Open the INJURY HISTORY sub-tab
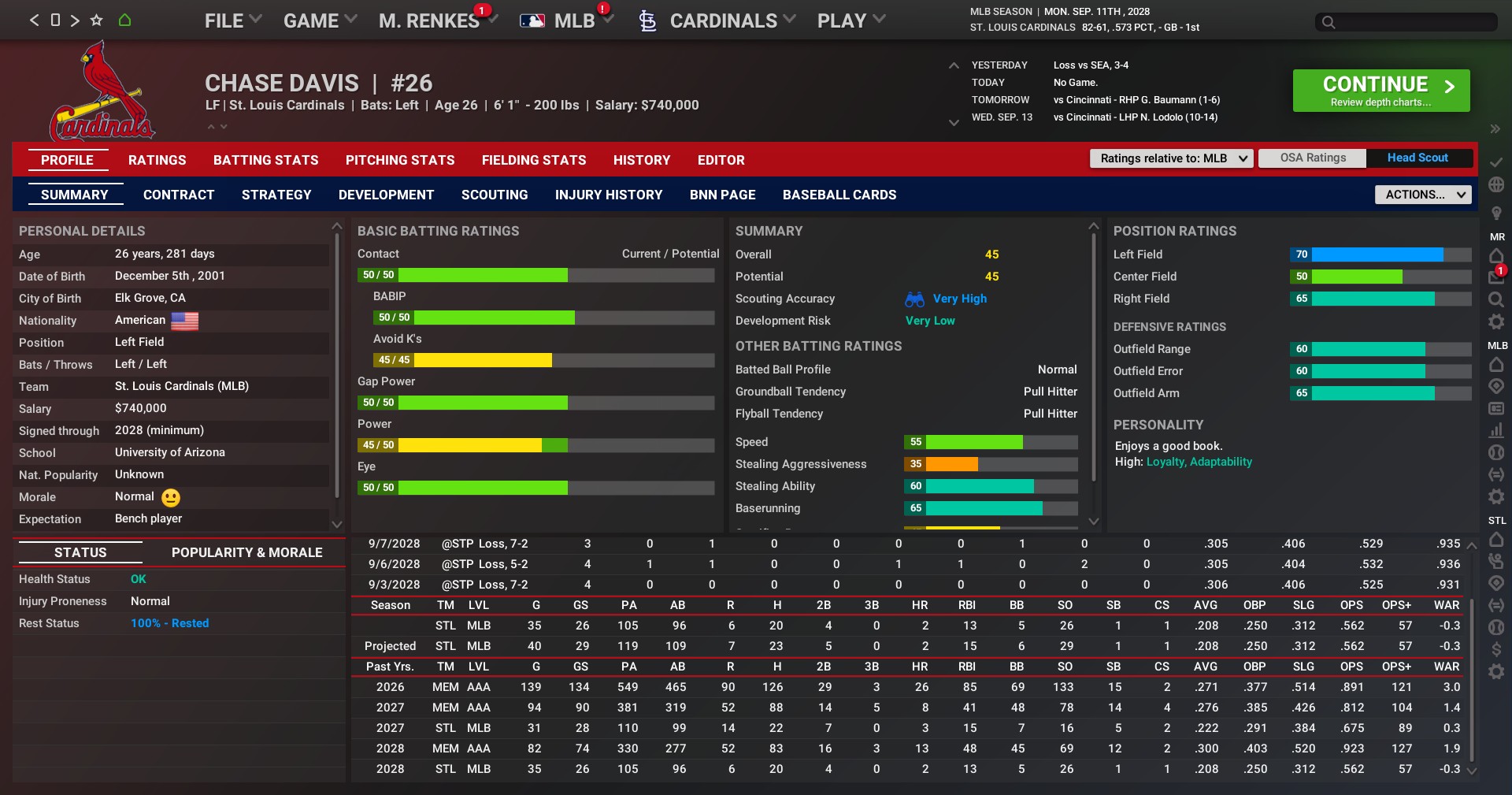This screenshot has width=1512, height=795. tap(609, 195)
